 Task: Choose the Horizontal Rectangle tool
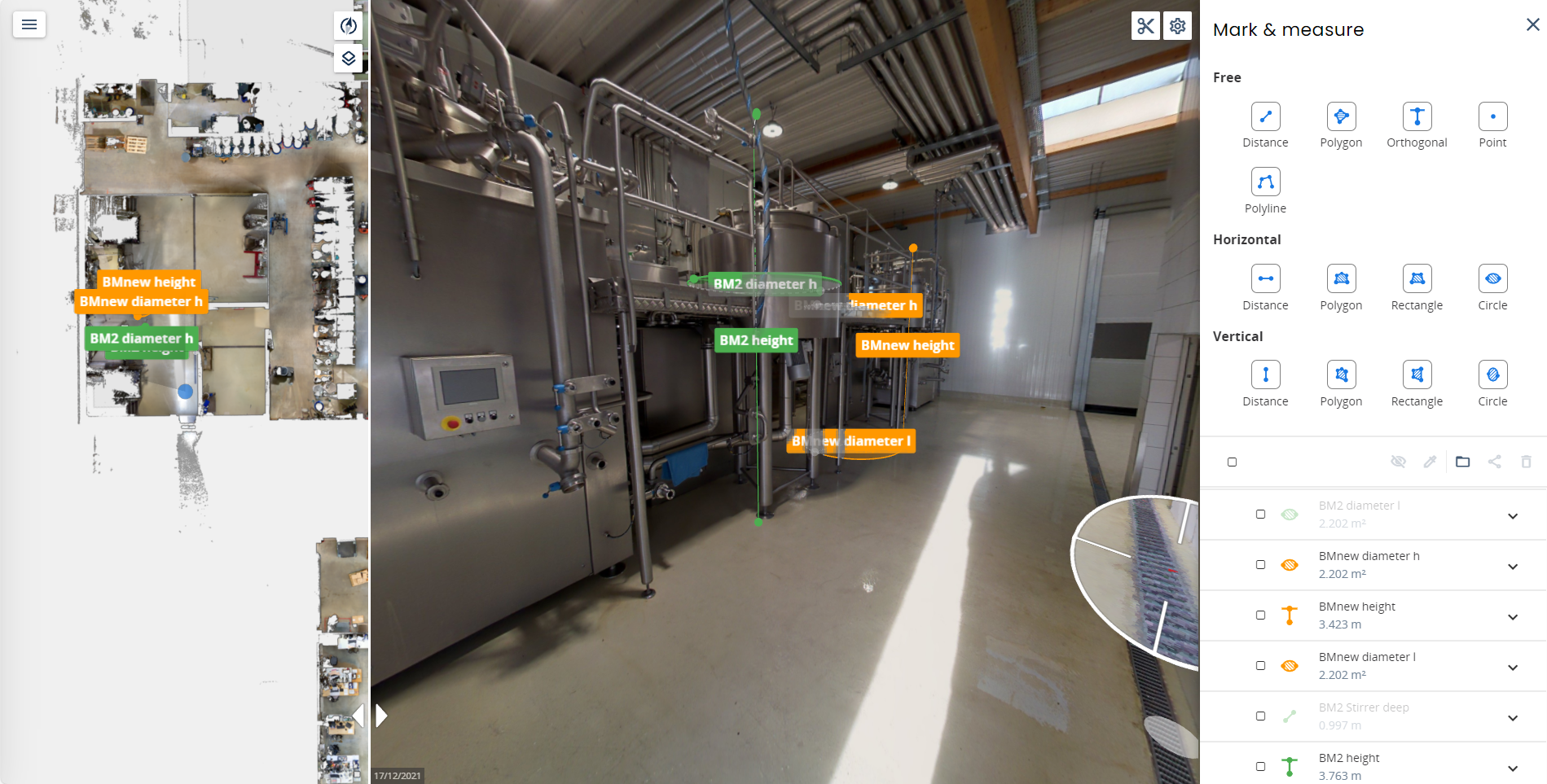pos(1417,278)
